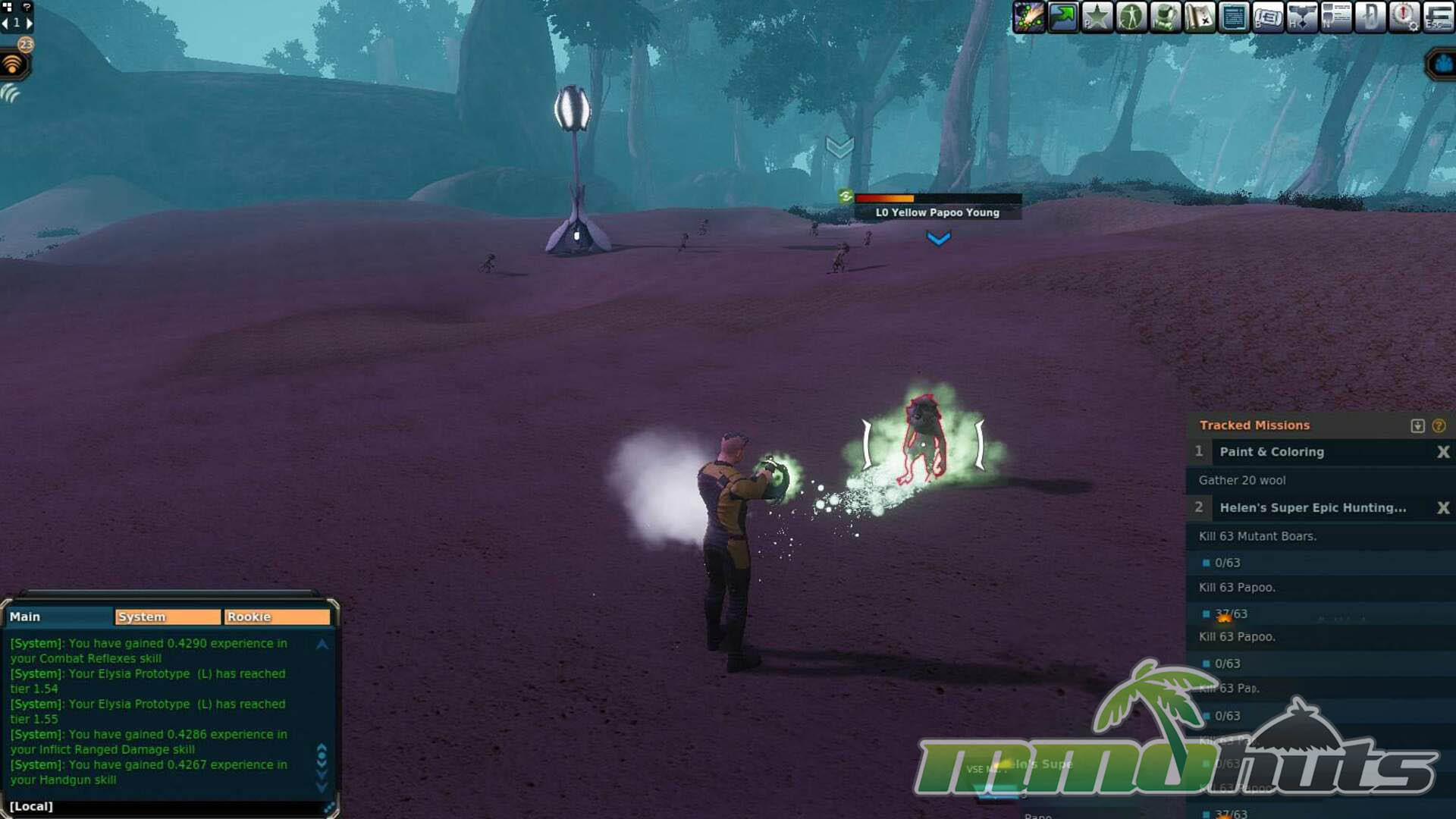Viewport: 1456px width, 819px height.
Task: Open the red exclamation gear icon
Action: click(1404, 17)
